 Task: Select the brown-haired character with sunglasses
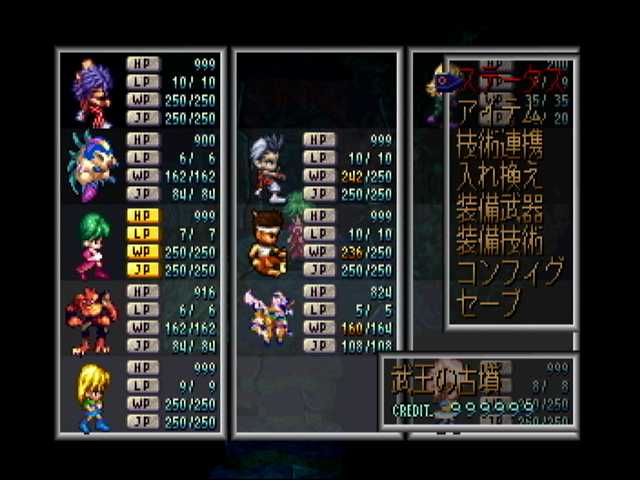269,243
